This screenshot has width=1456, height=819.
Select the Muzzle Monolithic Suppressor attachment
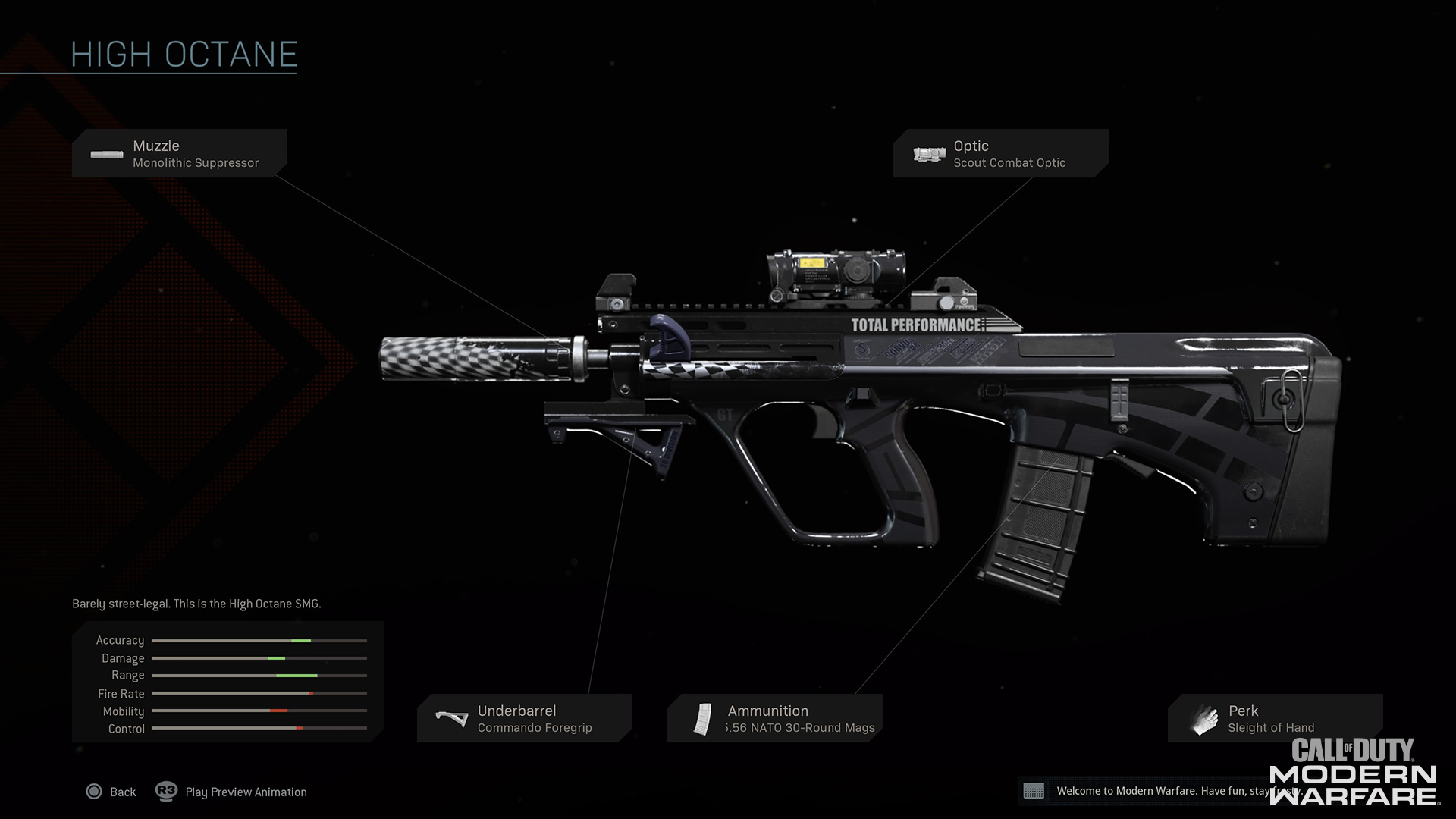tap(179, 153)
